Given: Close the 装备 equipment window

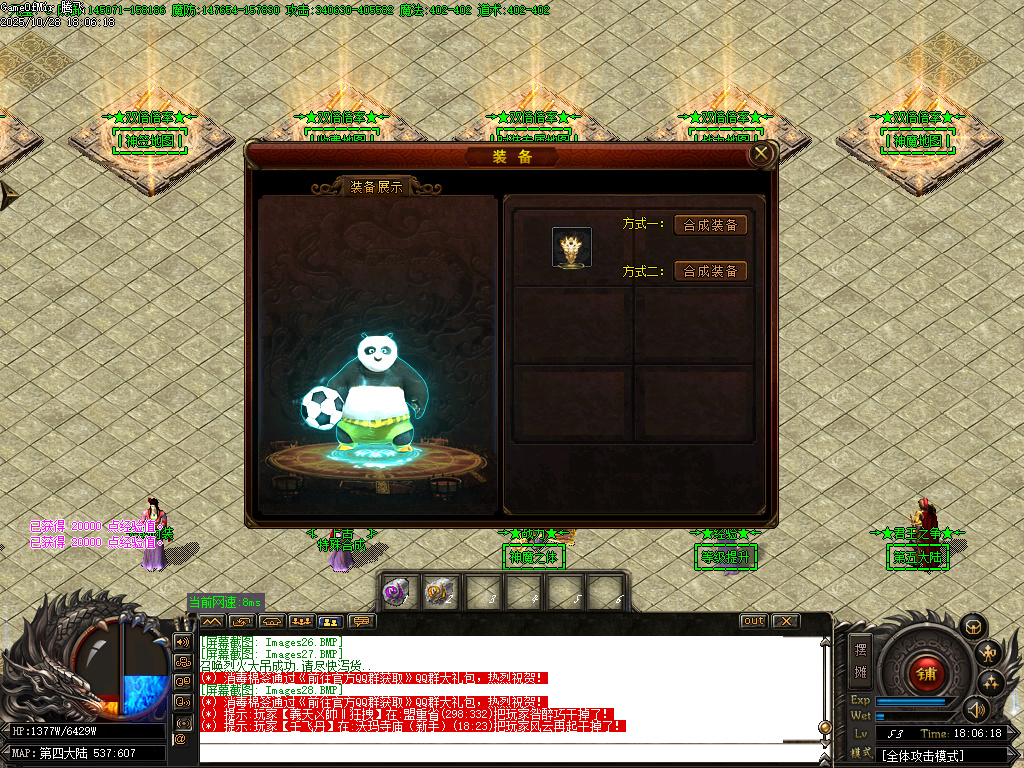Looking at the screenshot, I should coord(762,154).
